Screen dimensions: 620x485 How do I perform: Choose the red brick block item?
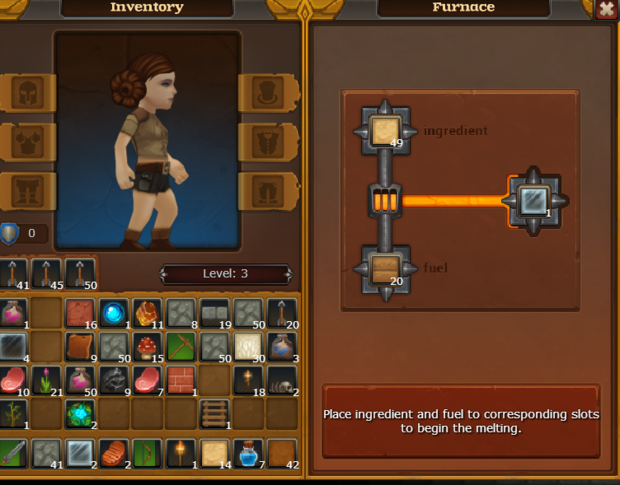(x=181, y=380)
